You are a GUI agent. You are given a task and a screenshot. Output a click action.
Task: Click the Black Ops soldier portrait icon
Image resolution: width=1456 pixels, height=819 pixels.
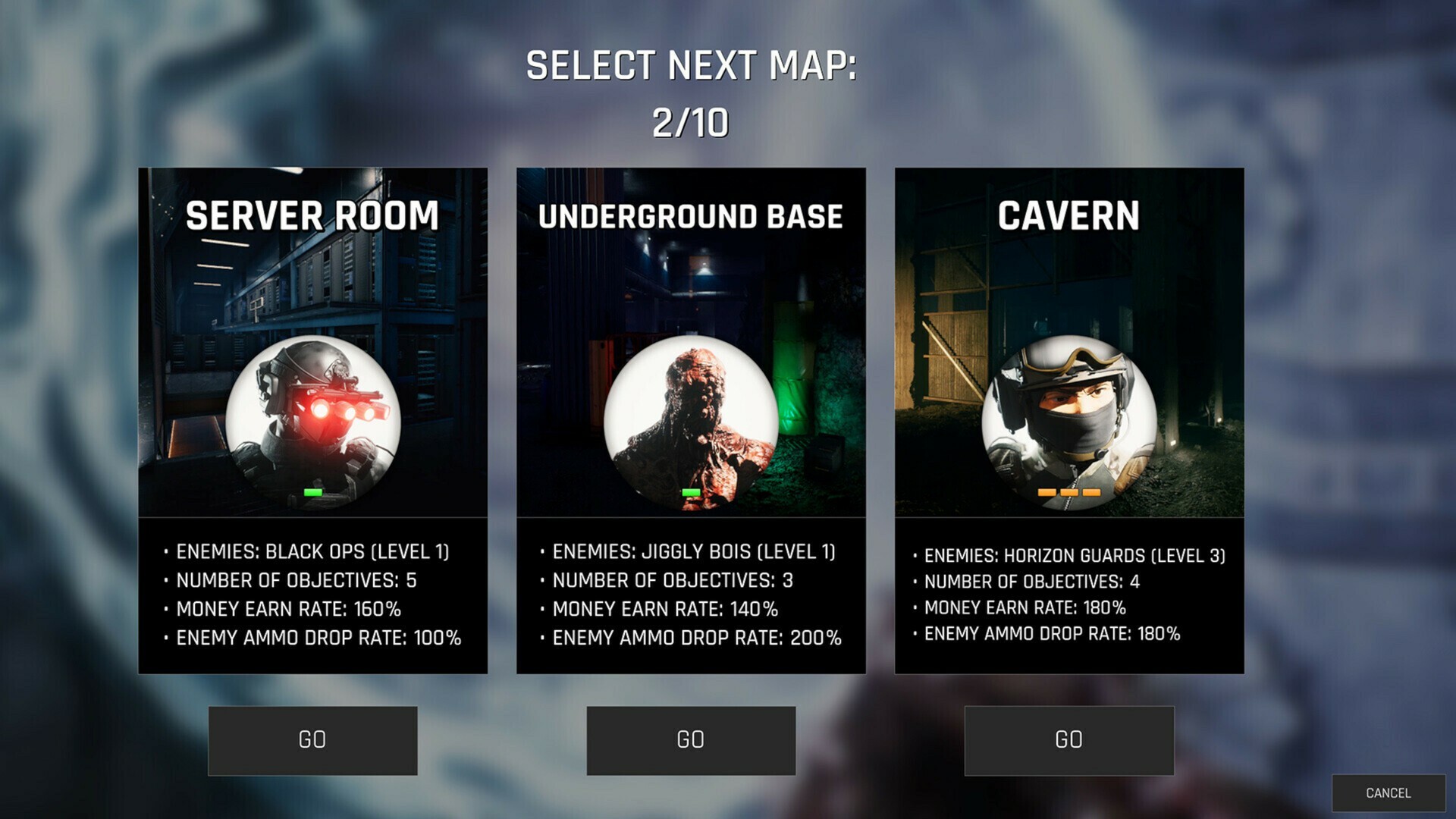click(x=314, y=425)
